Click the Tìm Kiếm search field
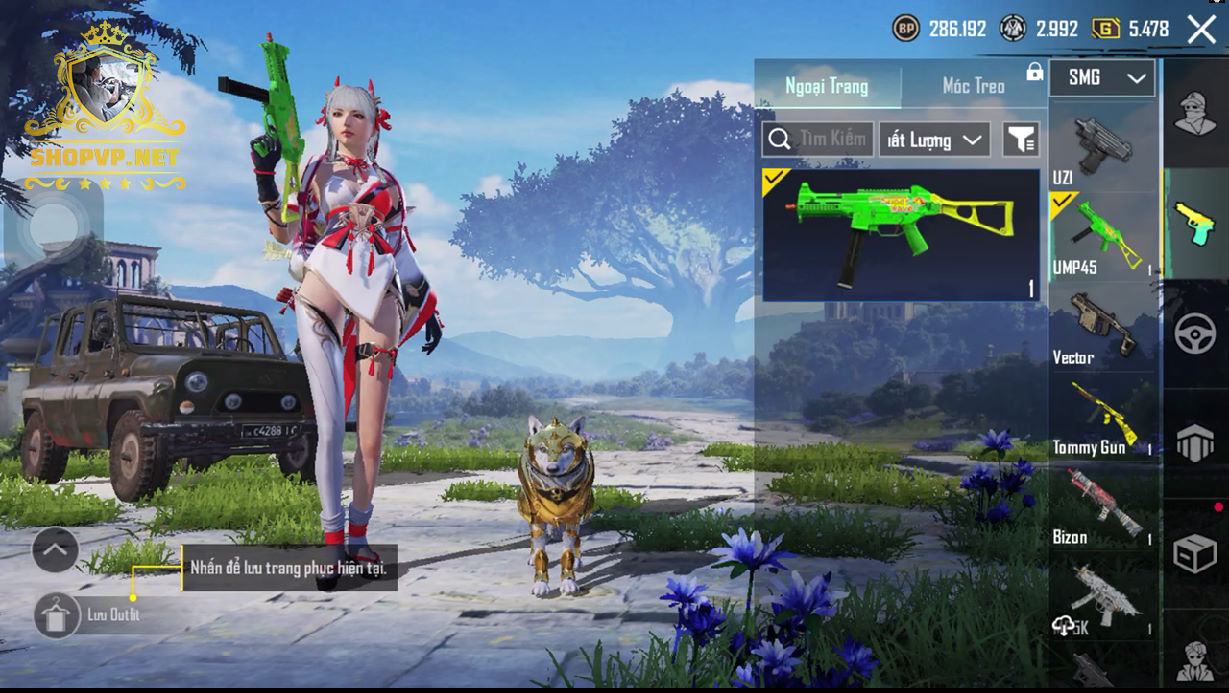This screenshot has height=693, width=1229. coord(818,140)
